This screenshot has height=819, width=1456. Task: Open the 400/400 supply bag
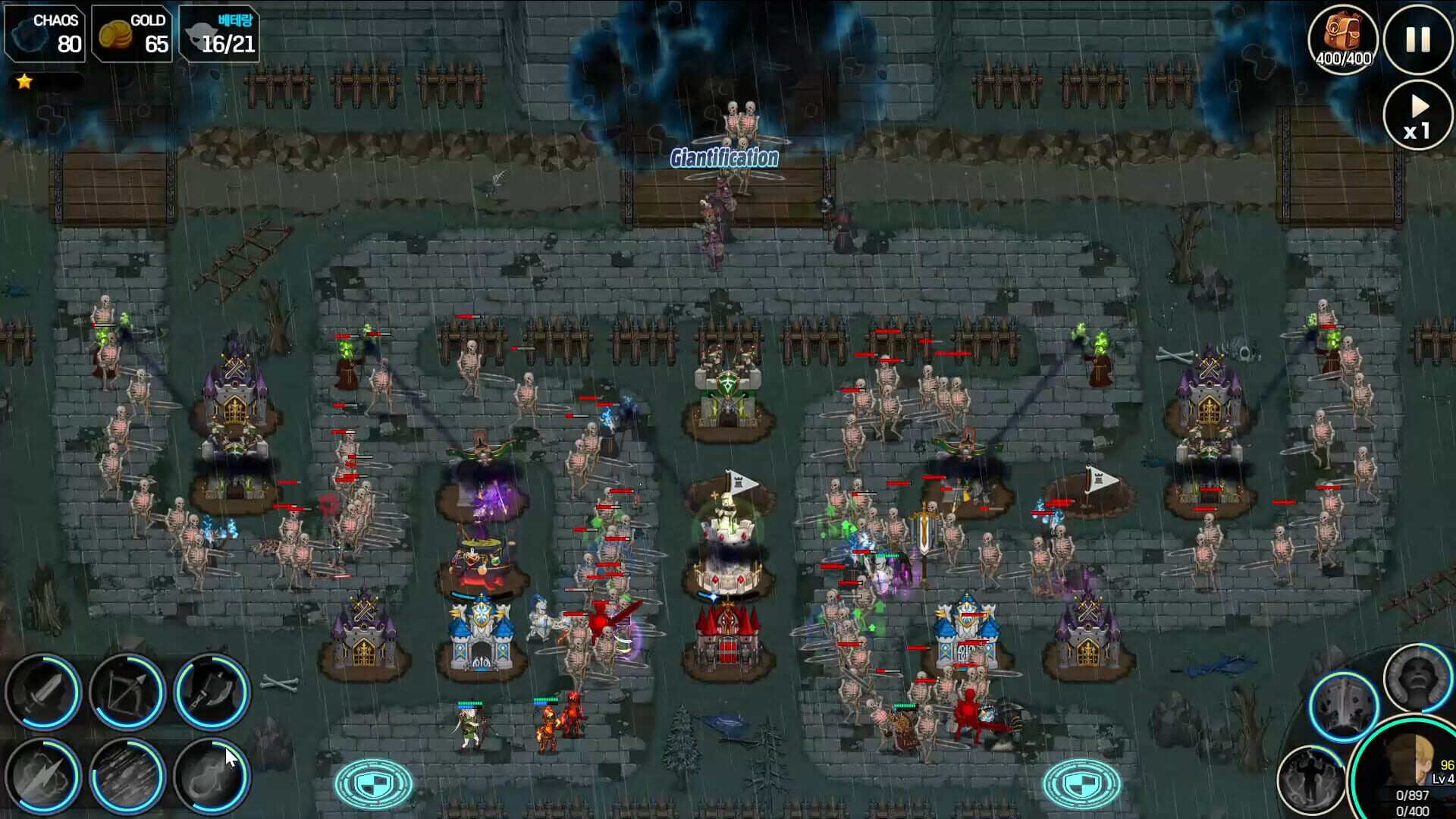[x=1344, y=36]
